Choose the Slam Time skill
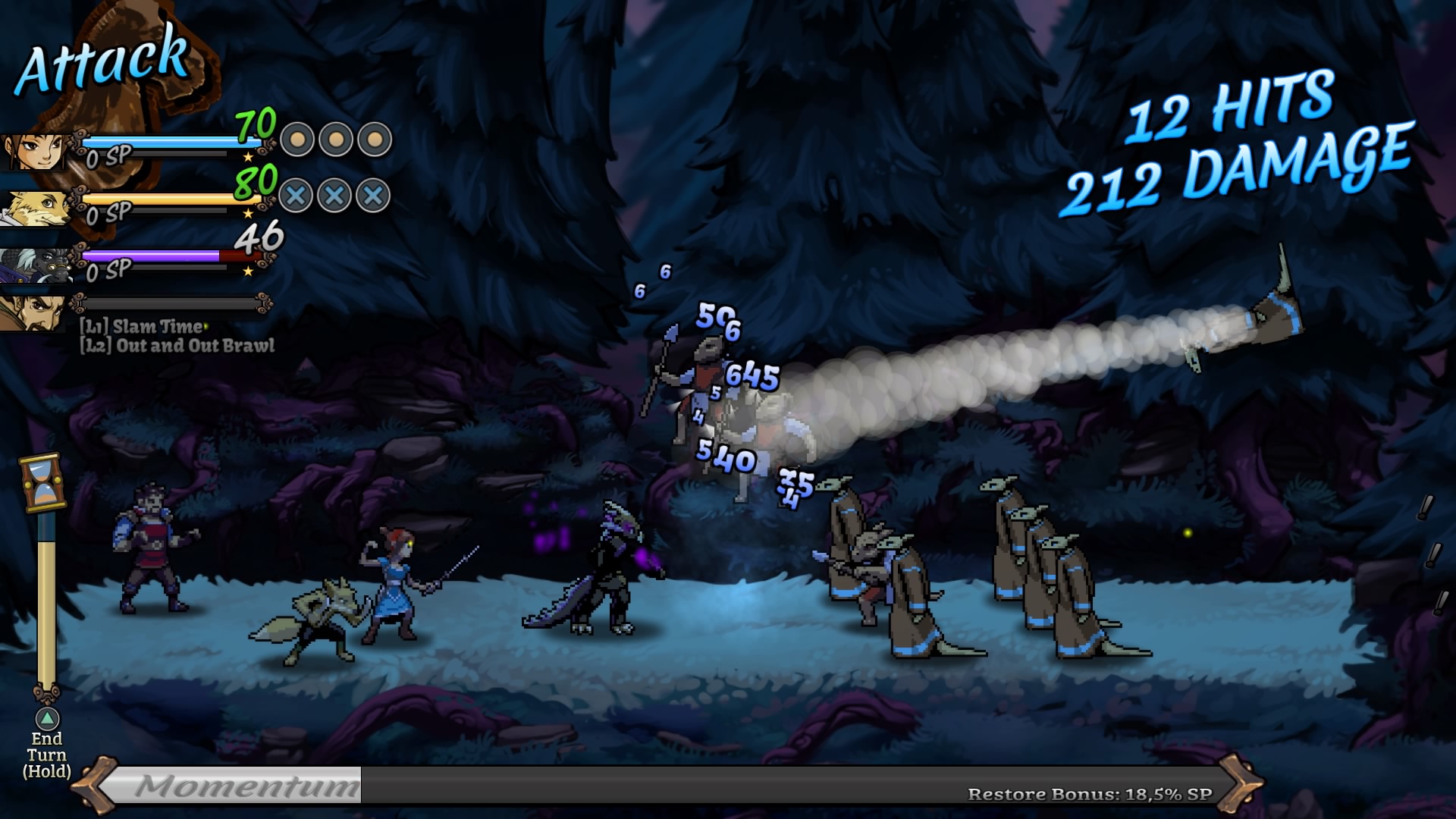 pos(144,327)
